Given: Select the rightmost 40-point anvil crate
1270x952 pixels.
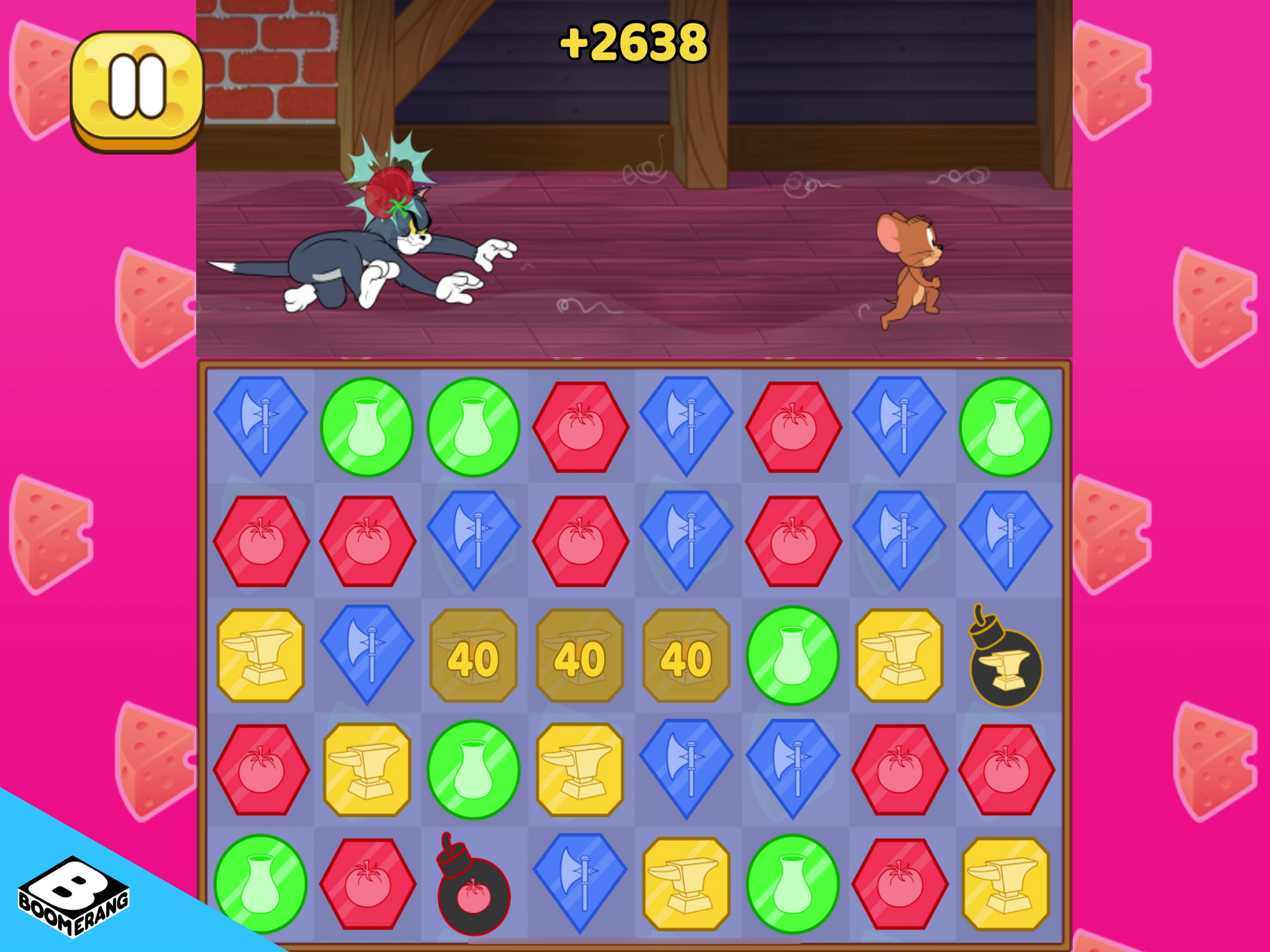Looking at the screenshot, I should tap(687, 657).
